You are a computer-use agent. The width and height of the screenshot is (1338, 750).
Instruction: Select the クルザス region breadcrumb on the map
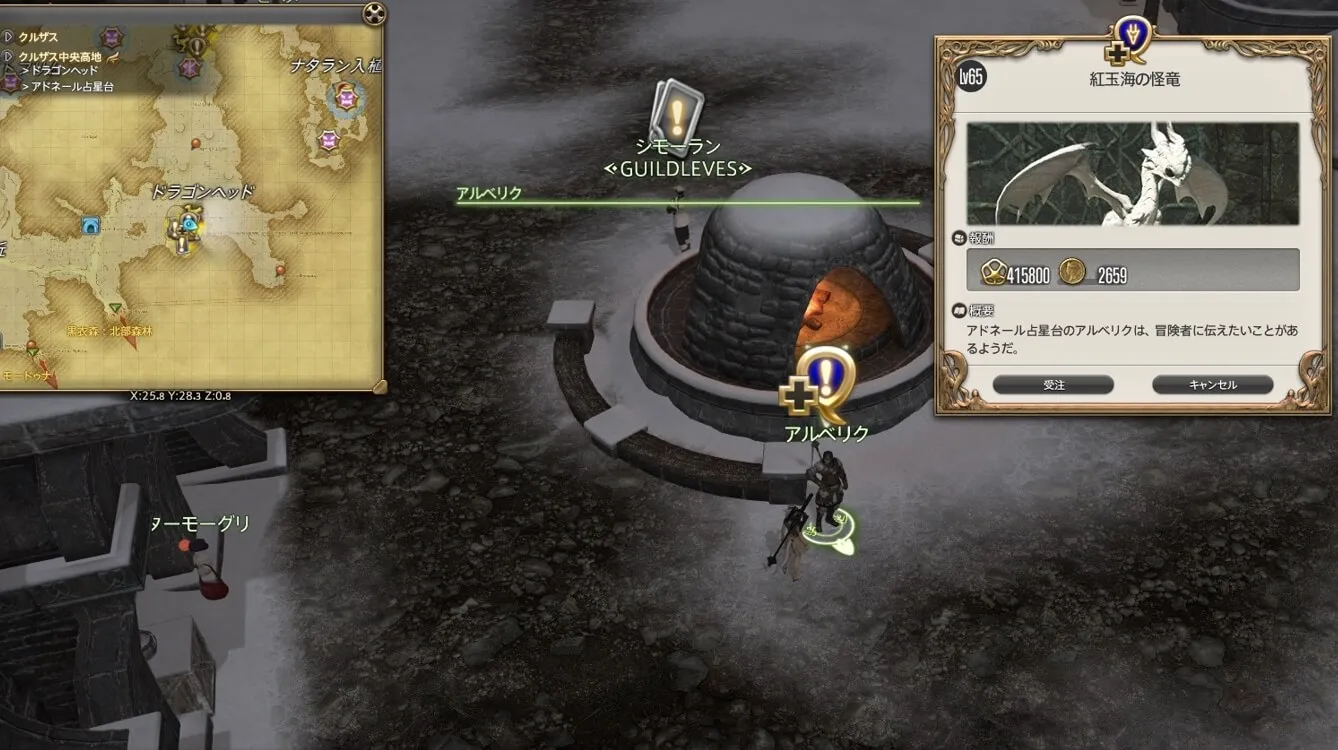pyautogui.click(x=38, y=37)
